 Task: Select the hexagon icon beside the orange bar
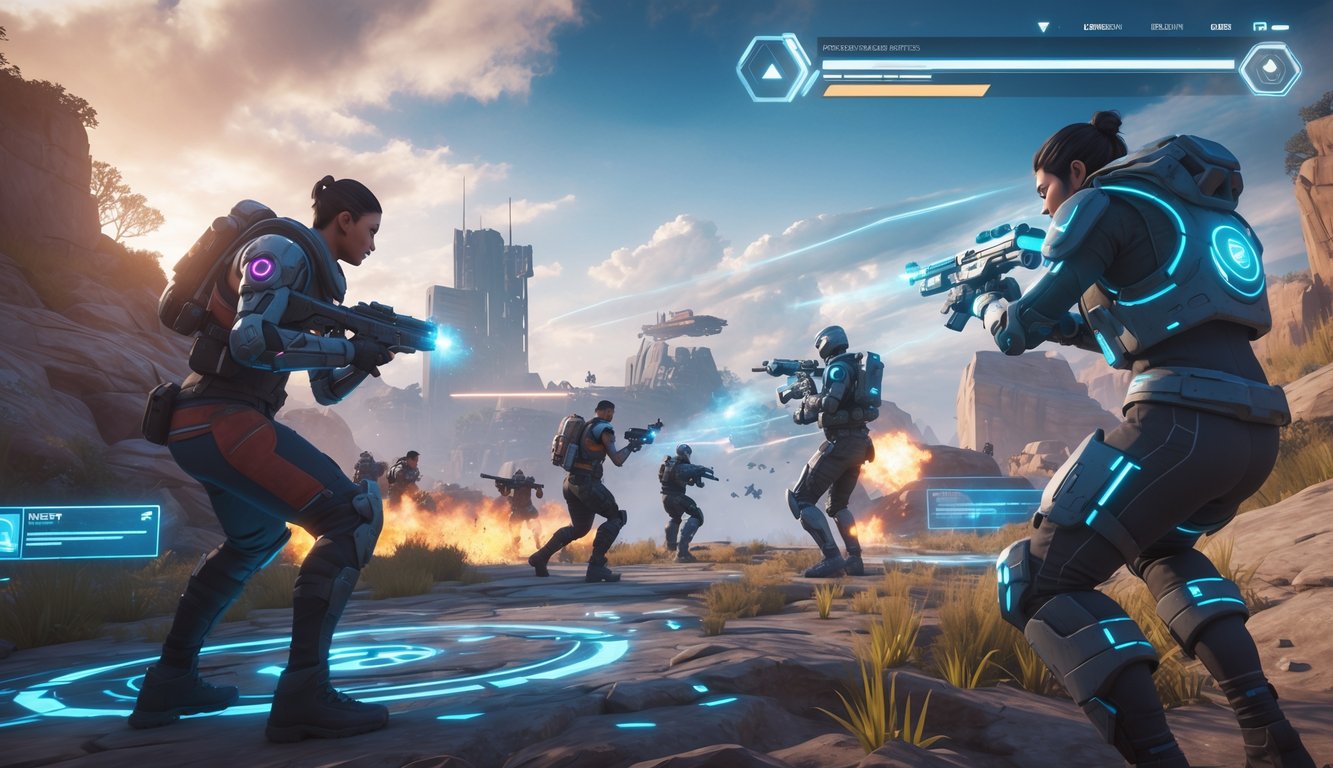1269,69
